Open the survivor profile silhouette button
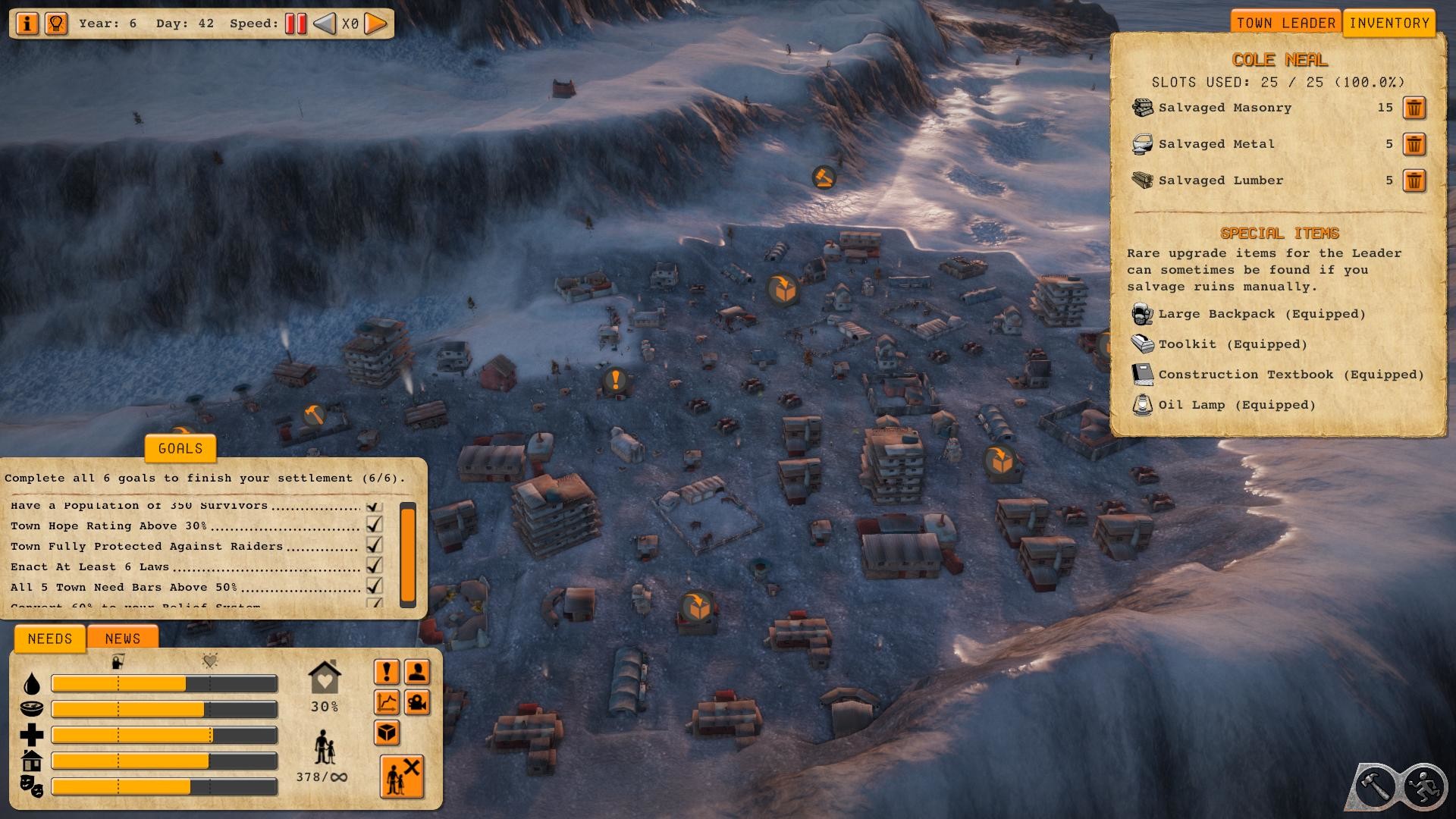This screenshot has height=819, width=1456. (x=417, y=672)
